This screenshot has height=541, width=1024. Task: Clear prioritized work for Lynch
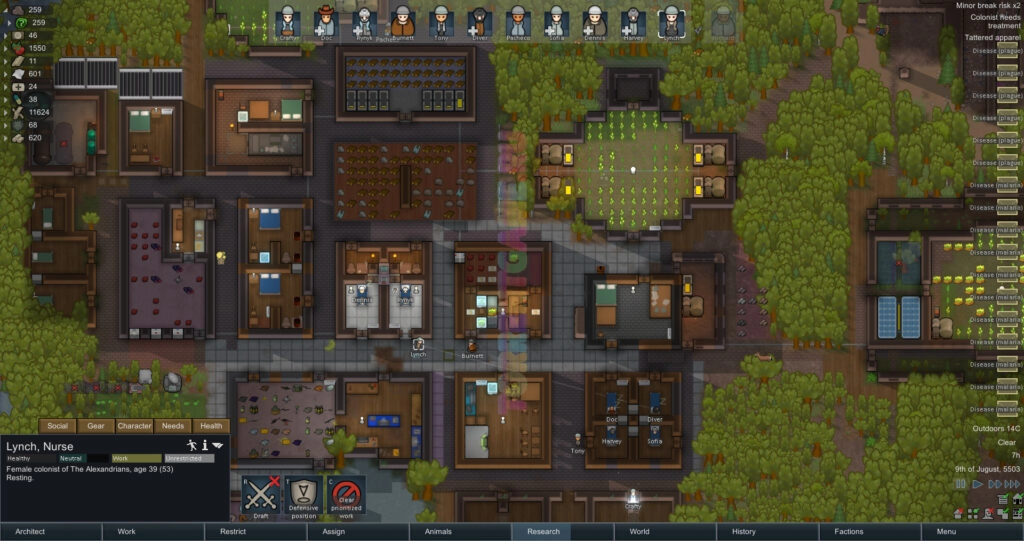click(x=345, y=497)
